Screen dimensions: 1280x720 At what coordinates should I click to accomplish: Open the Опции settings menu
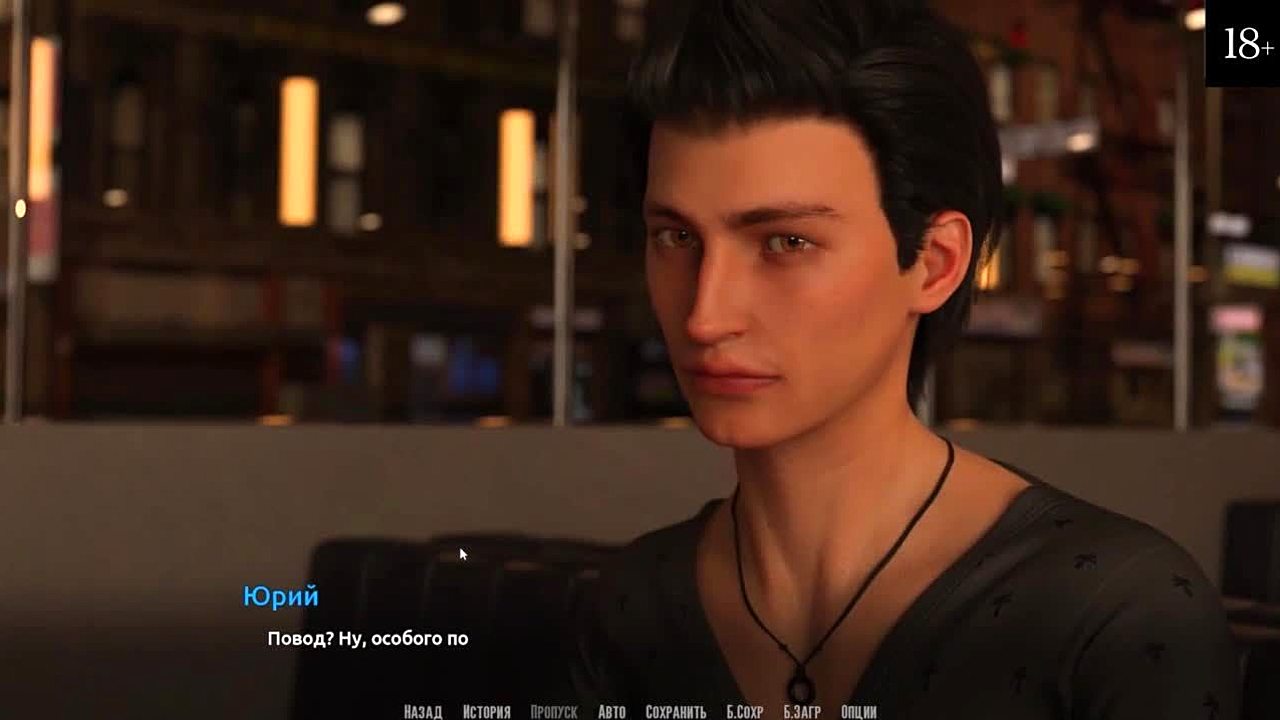coord(859,712)
